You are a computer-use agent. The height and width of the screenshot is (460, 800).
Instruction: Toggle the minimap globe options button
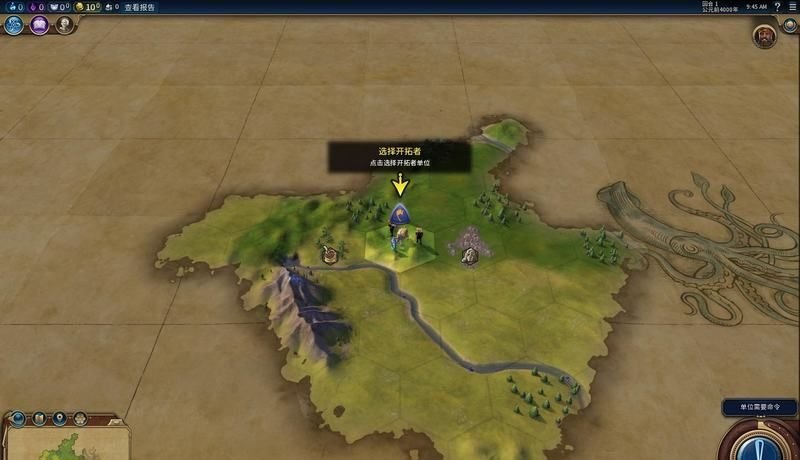point(16,417)
